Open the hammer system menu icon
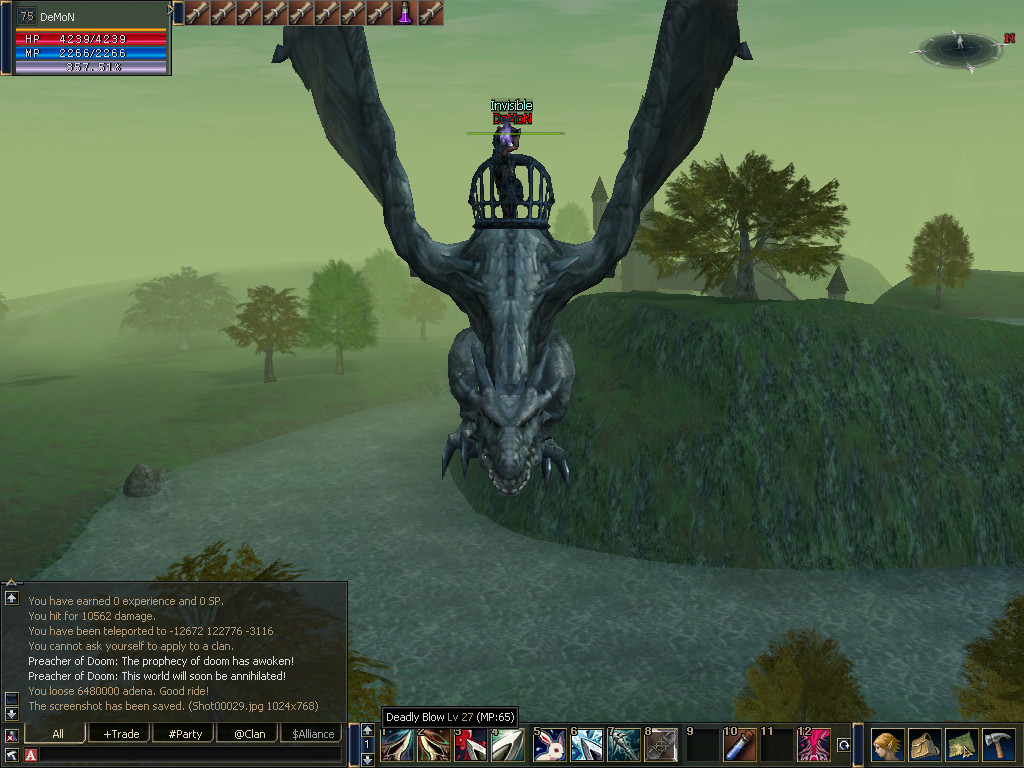1024x768 pixels. tap(998, 745)
